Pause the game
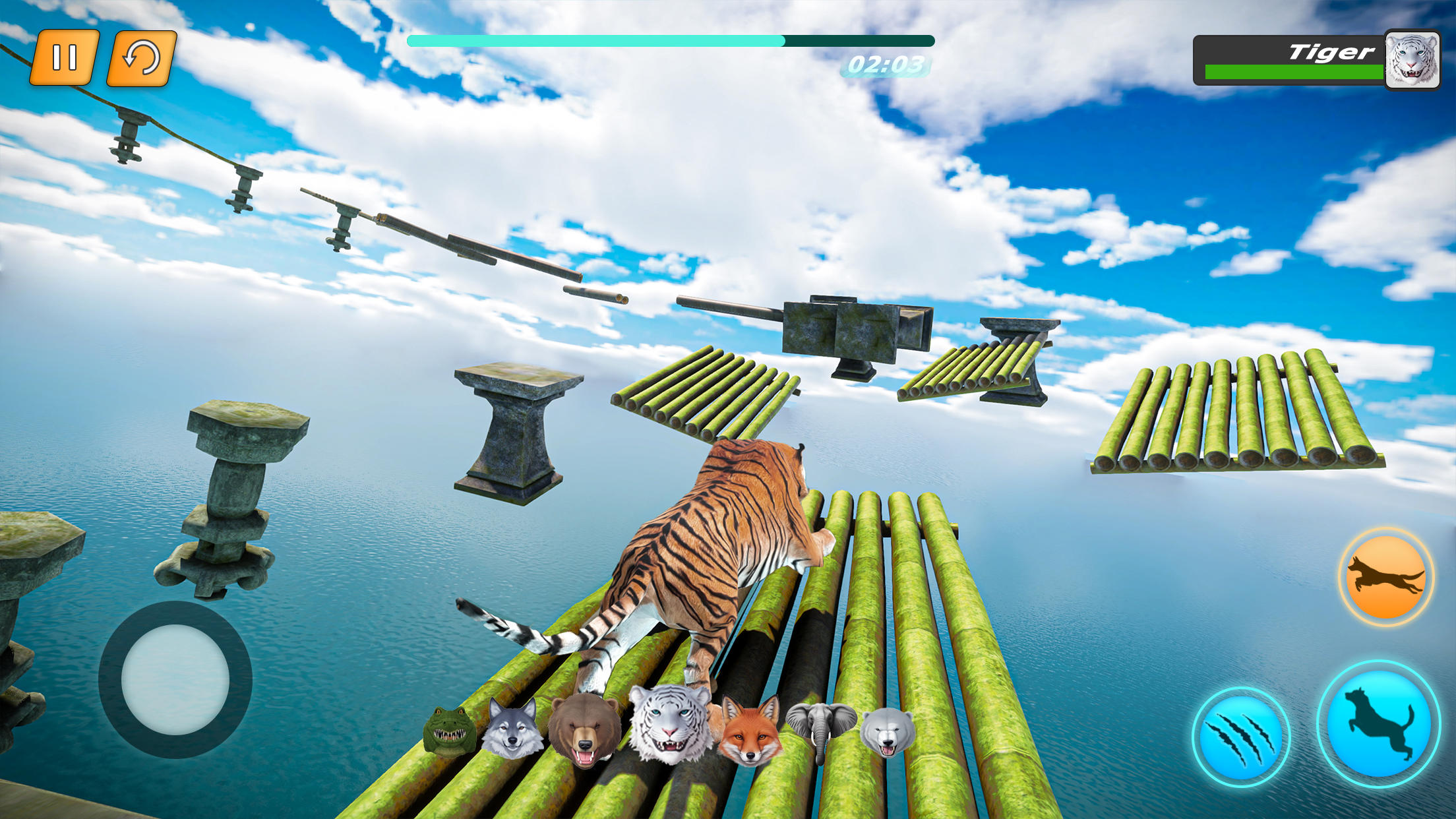The width and height of the screenshot is (1456, 819). (x=65, y=57)
